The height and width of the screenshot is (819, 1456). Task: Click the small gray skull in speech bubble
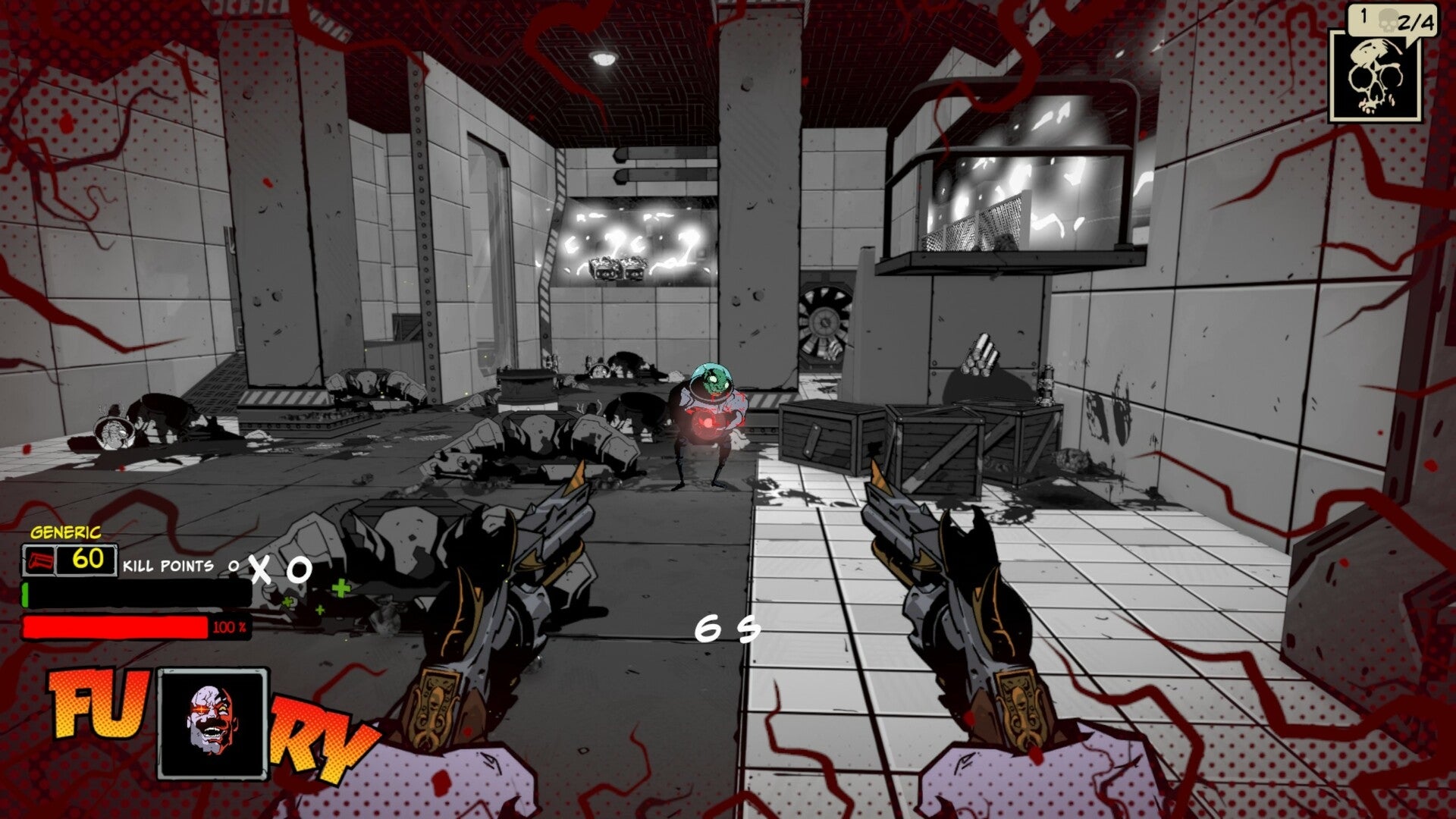[x=1390, y=20]
